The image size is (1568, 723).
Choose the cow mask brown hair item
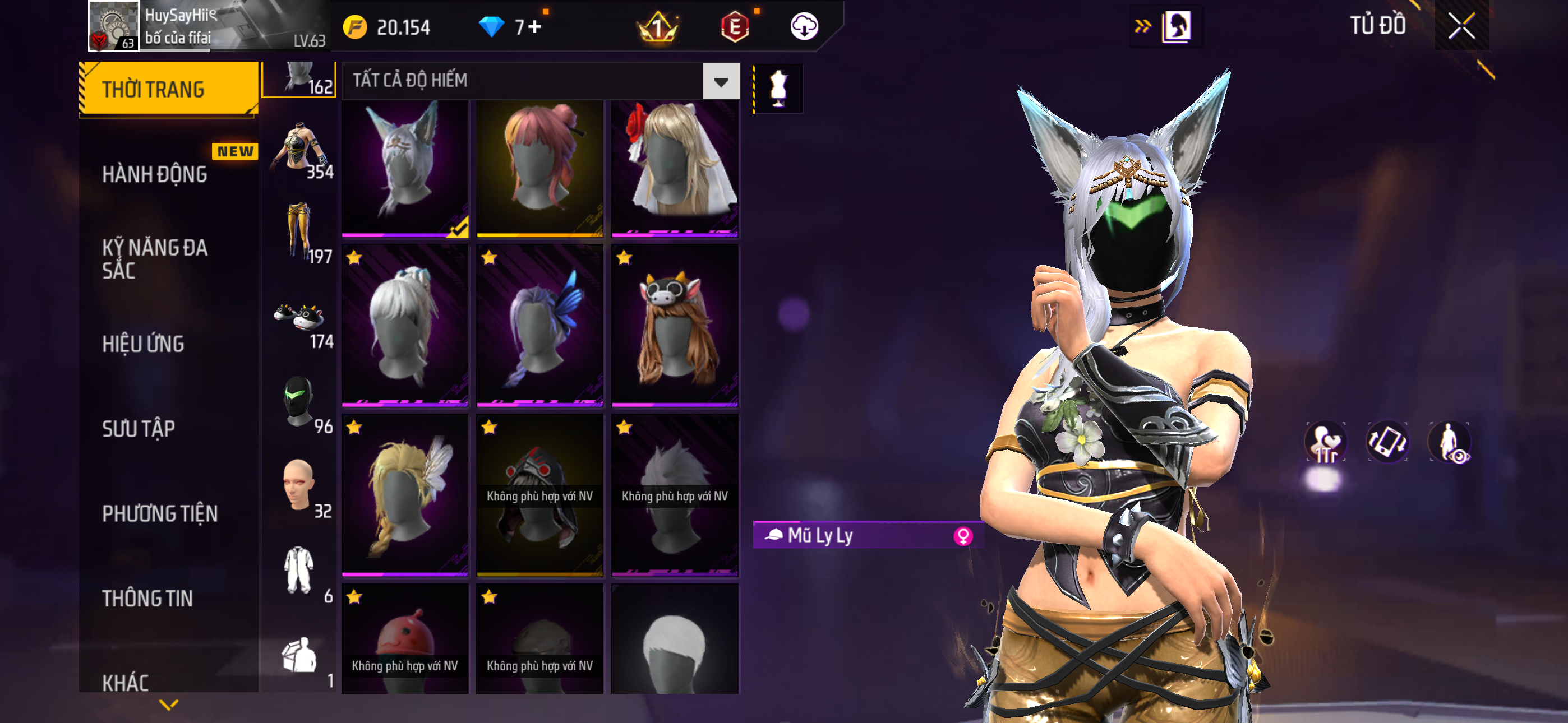click(x=675, y=326)
